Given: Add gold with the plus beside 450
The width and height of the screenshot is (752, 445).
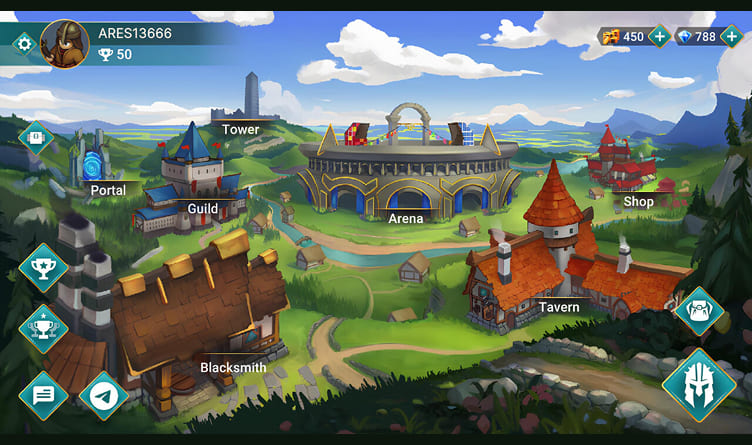Looking at the screenshot, I should 659,37.
